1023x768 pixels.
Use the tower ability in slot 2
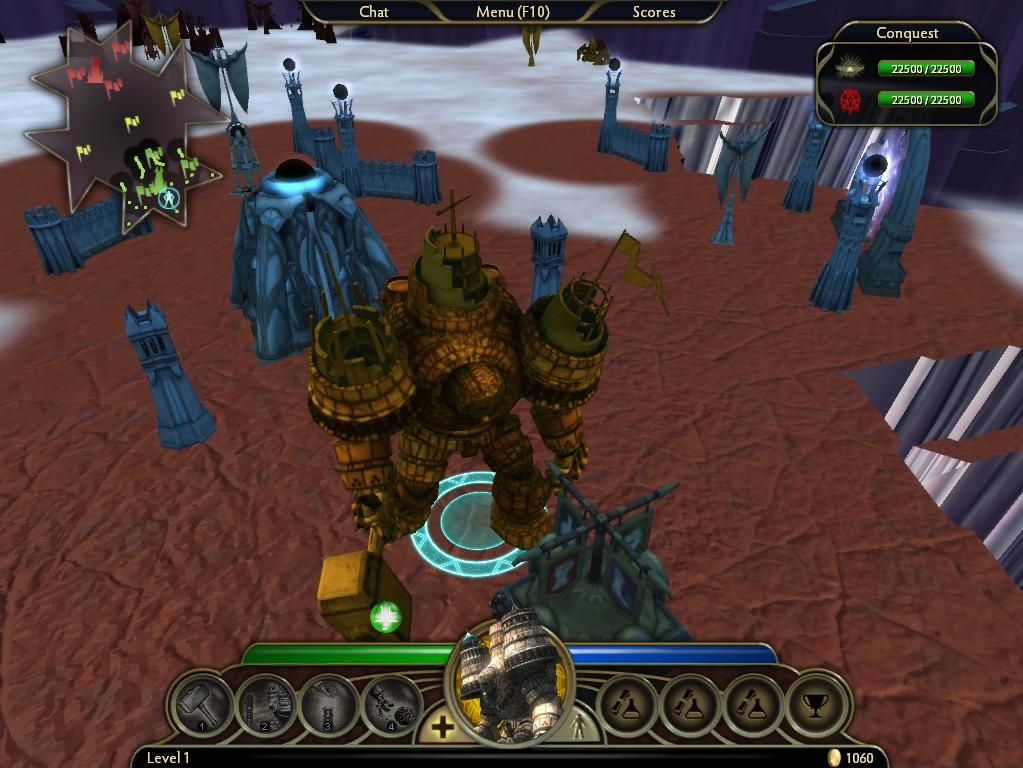265,705
